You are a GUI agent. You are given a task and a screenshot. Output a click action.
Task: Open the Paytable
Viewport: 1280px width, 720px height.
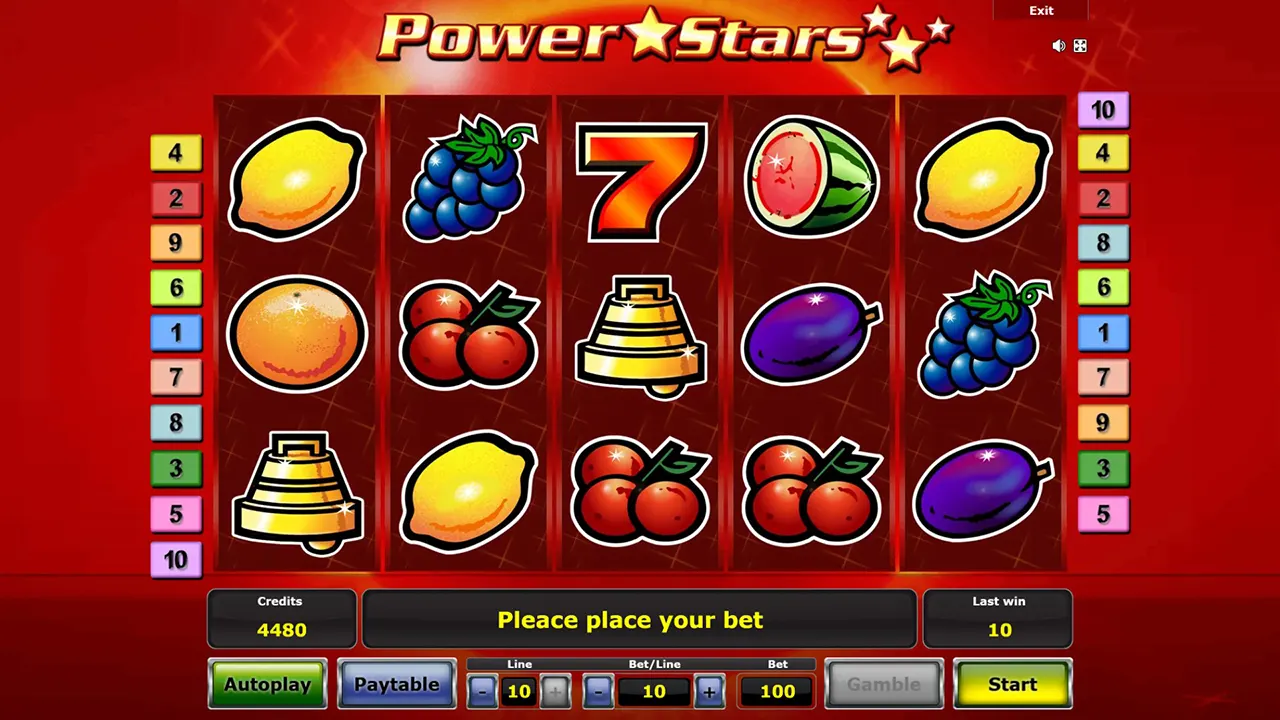396,685
